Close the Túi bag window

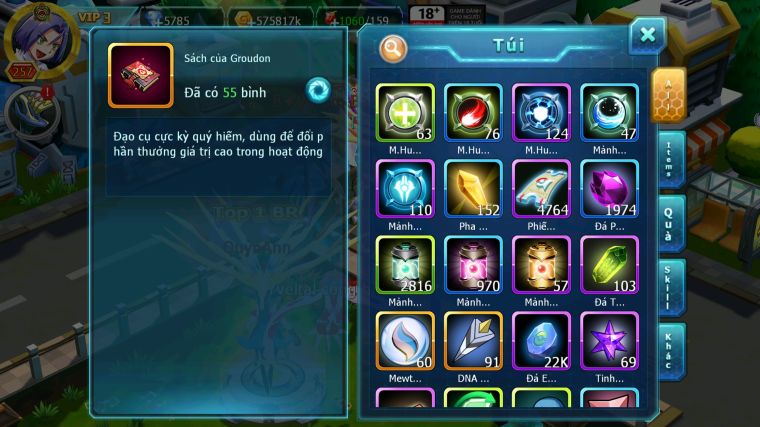[648, 36]
